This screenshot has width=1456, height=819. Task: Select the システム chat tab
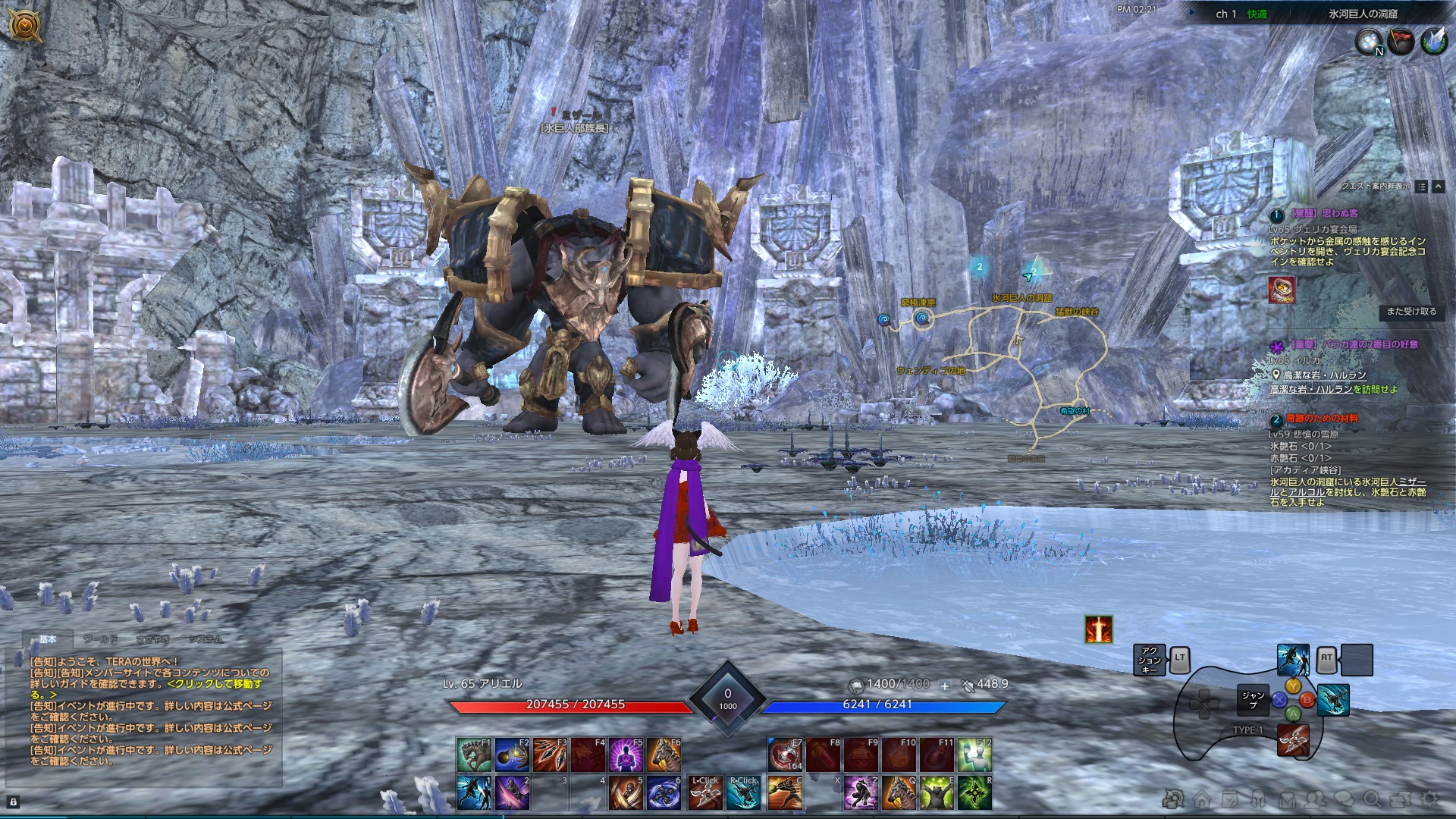point(206,639)
